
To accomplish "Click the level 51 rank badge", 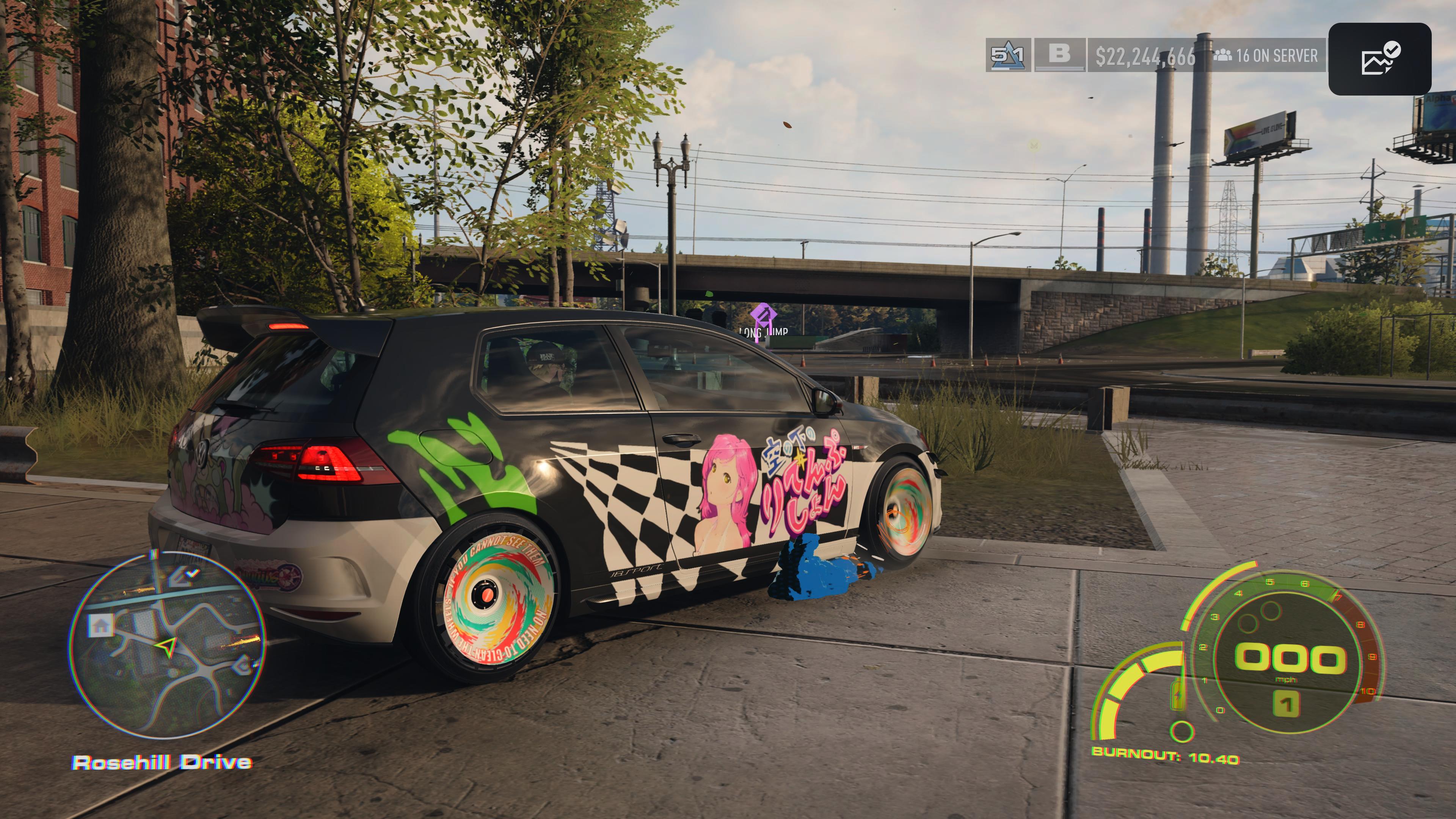I will coord(1008,55).
